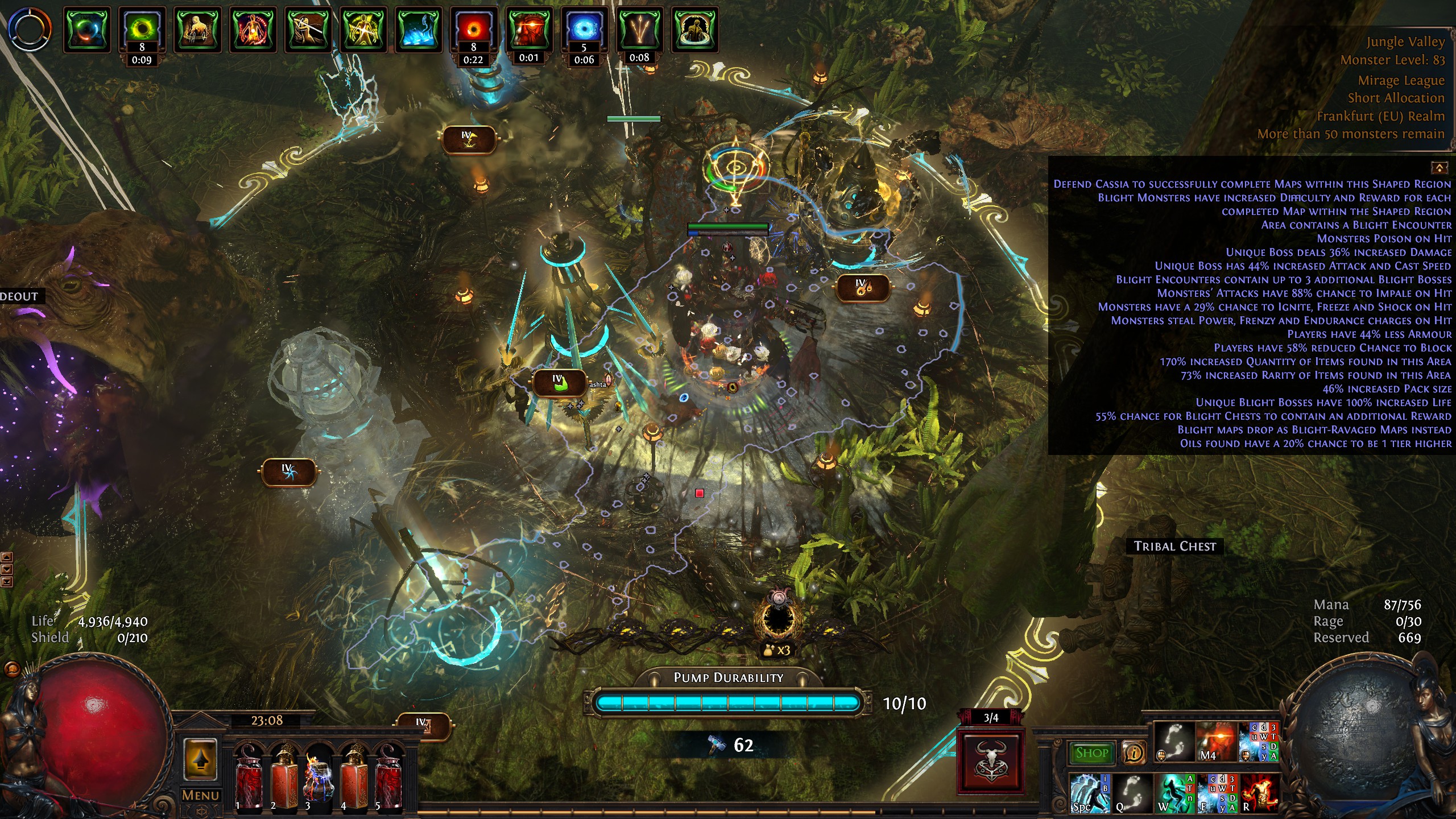
Task: Activate the Spc lightning dash skill
Action: click(1089, 793)
